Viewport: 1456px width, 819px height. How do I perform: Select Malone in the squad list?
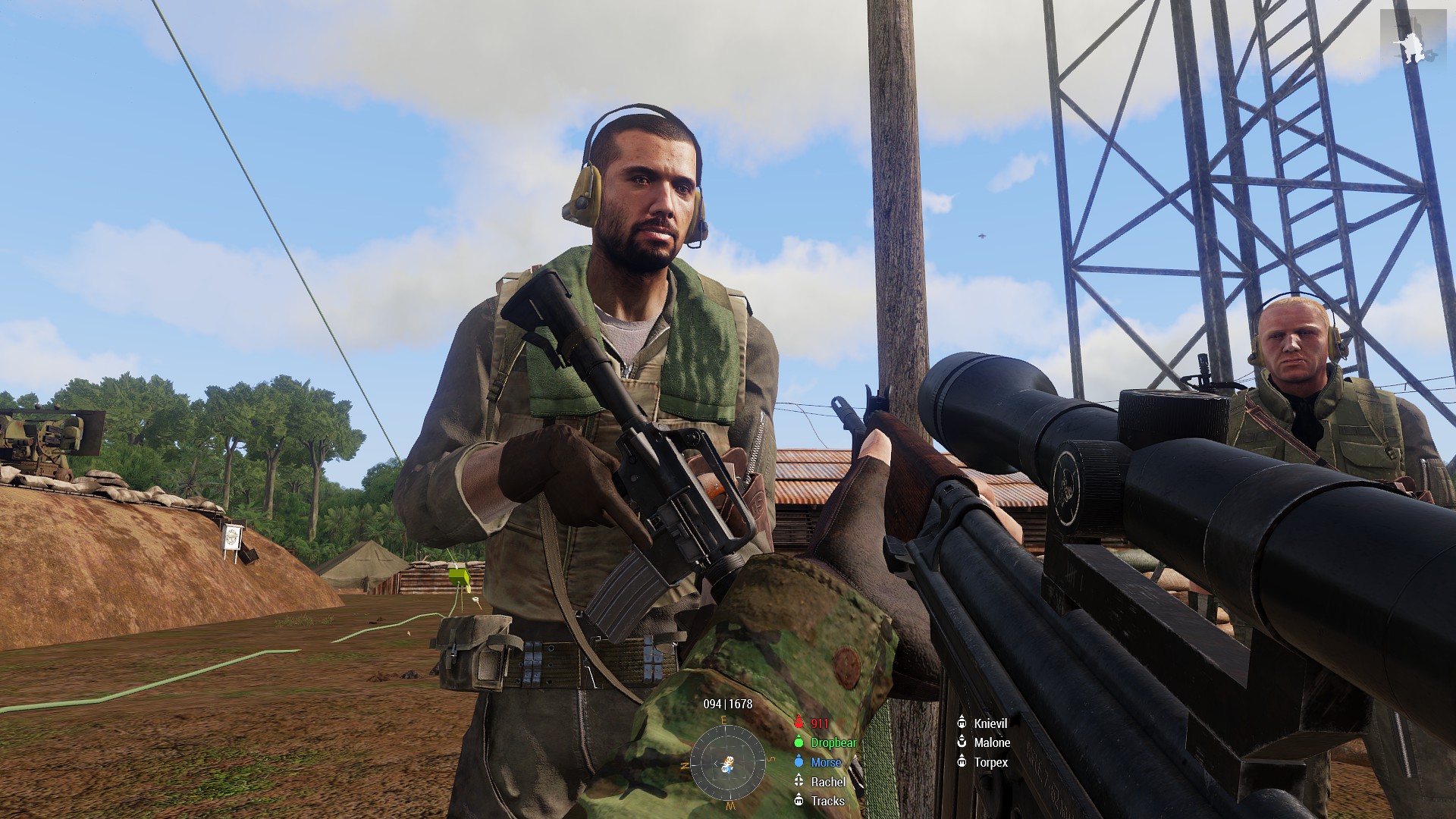tap(991, 743)
